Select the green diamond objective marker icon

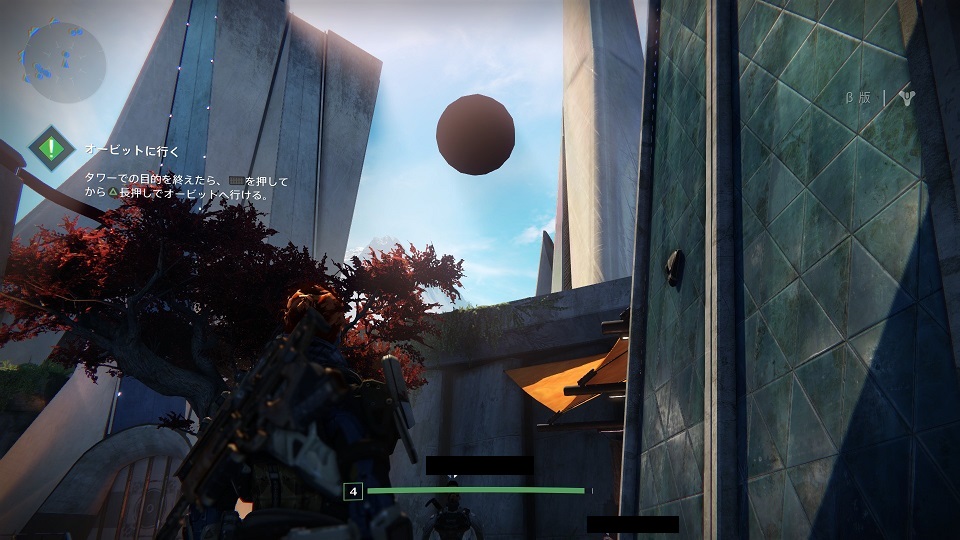49,149
